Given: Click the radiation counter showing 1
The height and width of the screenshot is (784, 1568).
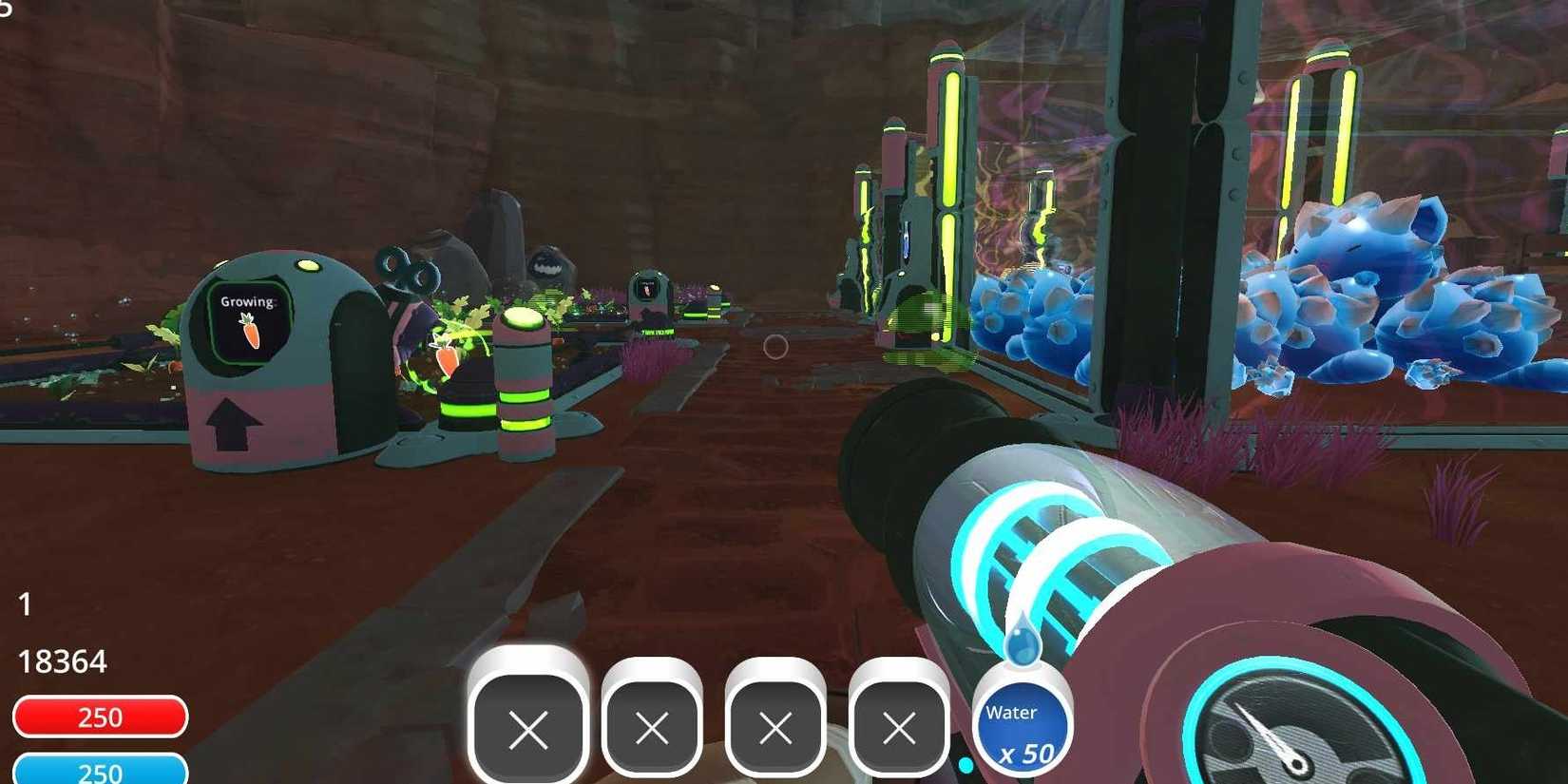Looking at the screenshot, I should tap(24, 604).
